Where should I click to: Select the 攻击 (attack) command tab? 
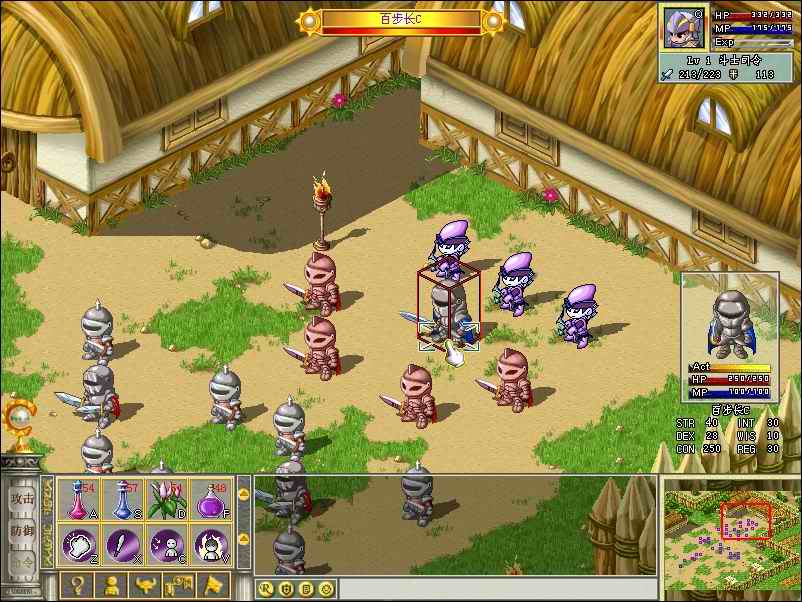pos(22,497)
